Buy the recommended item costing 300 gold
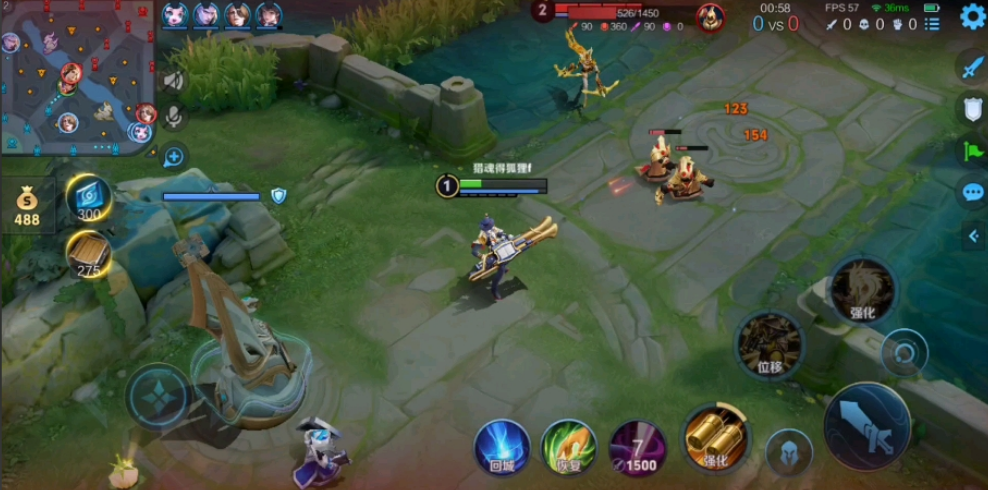988x490 pixels. point(89,197)
